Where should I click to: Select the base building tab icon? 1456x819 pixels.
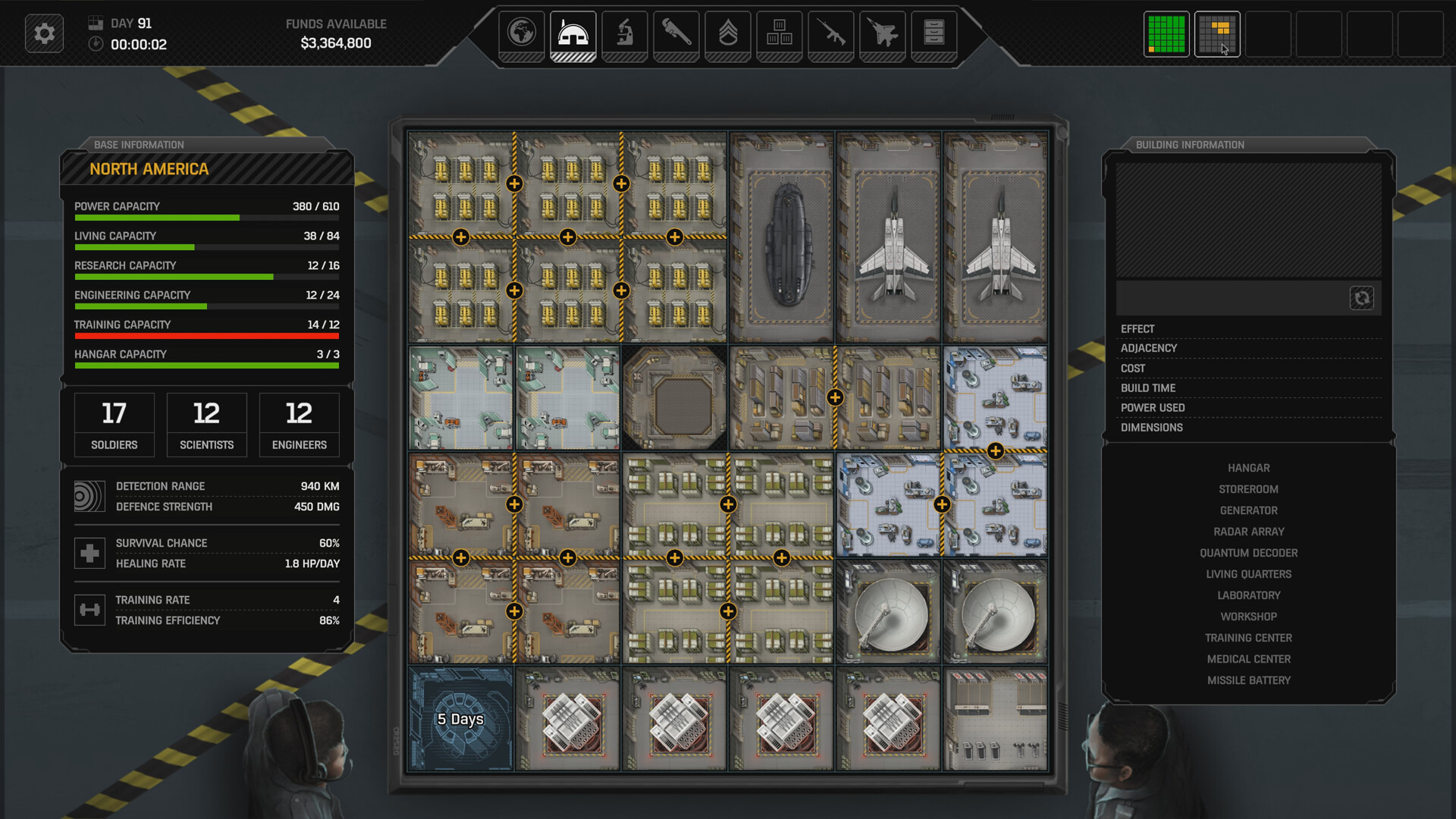573,33
